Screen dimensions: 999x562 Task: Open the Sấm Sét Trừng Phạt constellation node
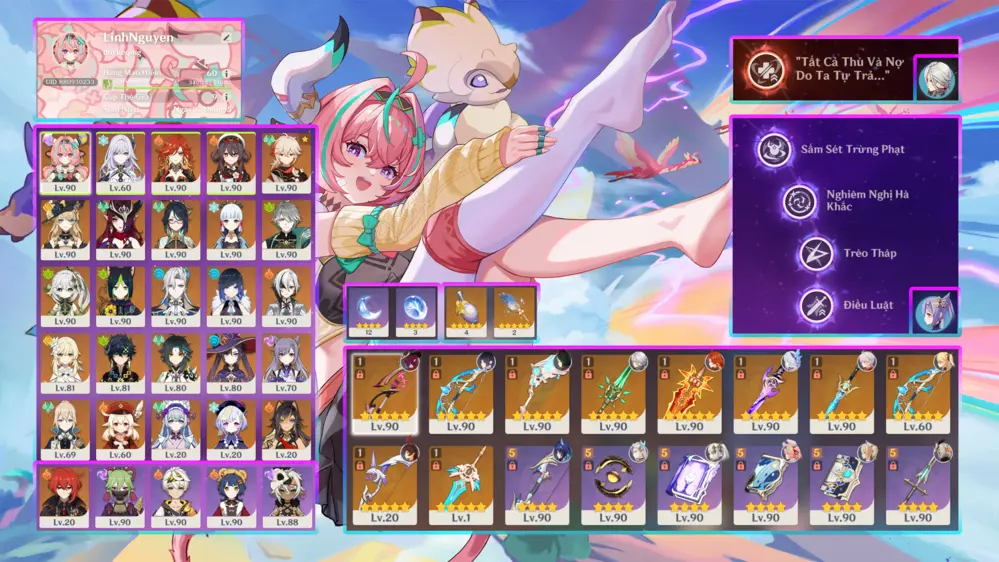coord(773,149)
